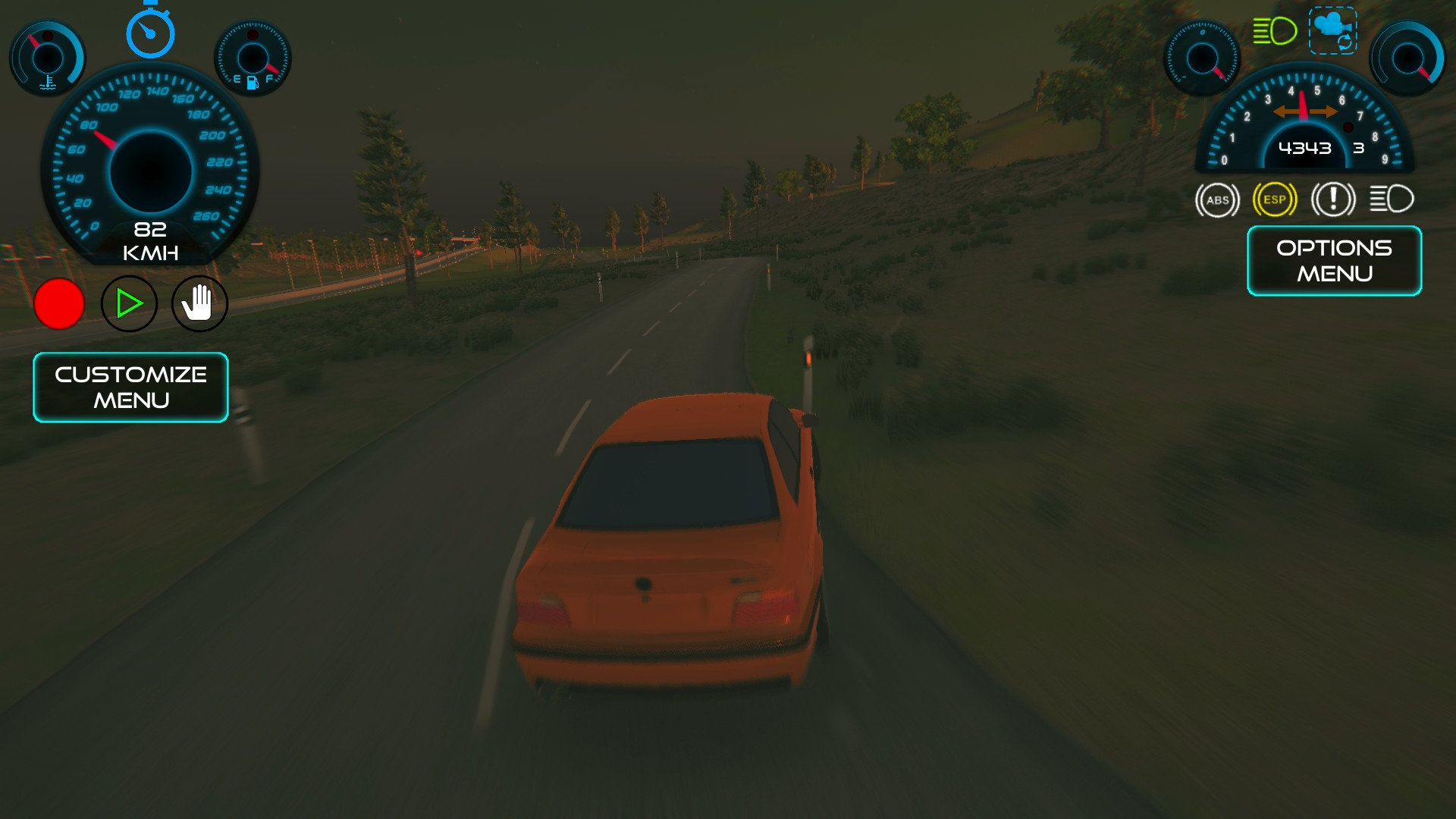Image resolution: width=1456 pixels, height=819 pixels.
Task: Click the orange steering arrow indicator
Action: 1304,111
